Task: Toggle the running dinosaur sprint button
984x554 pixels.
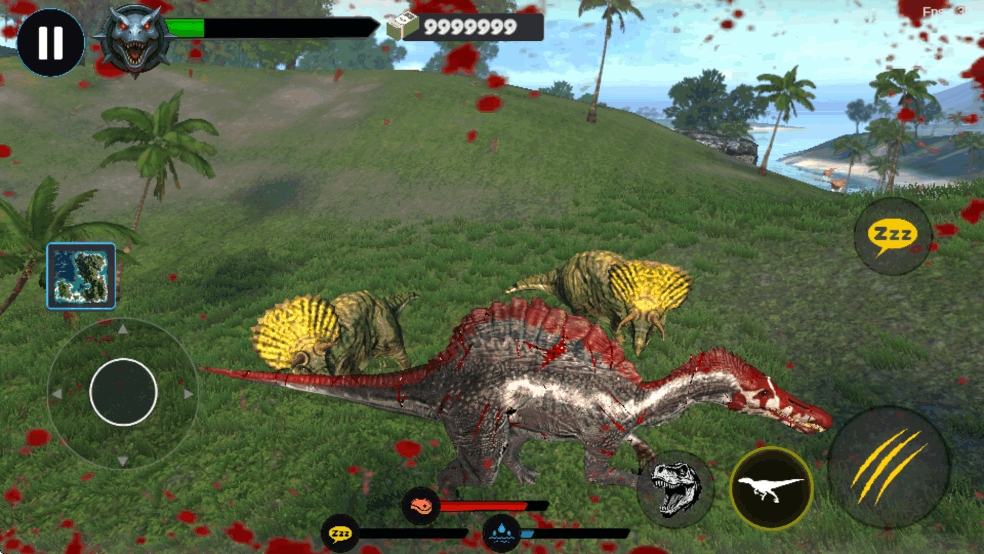Action: click(771, 488)
